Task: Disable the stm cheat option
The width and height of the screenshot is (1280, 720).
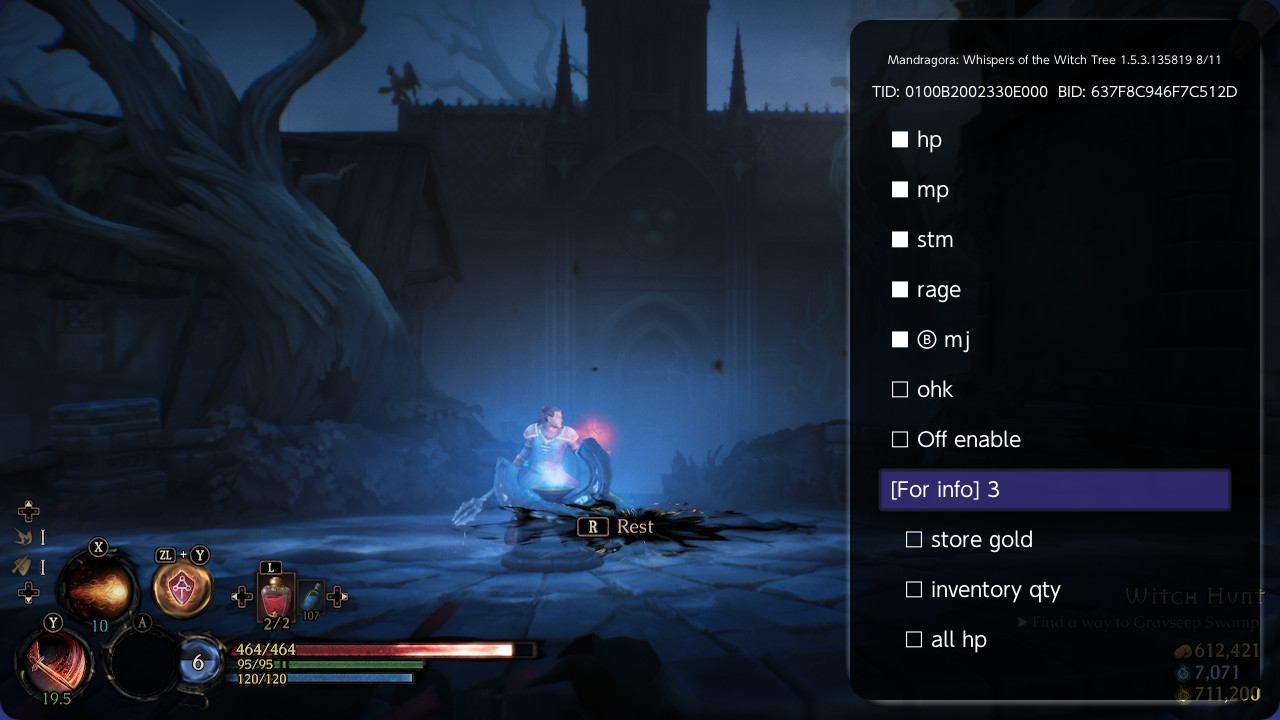Action: pyautogui.click(x=900, y=240)
